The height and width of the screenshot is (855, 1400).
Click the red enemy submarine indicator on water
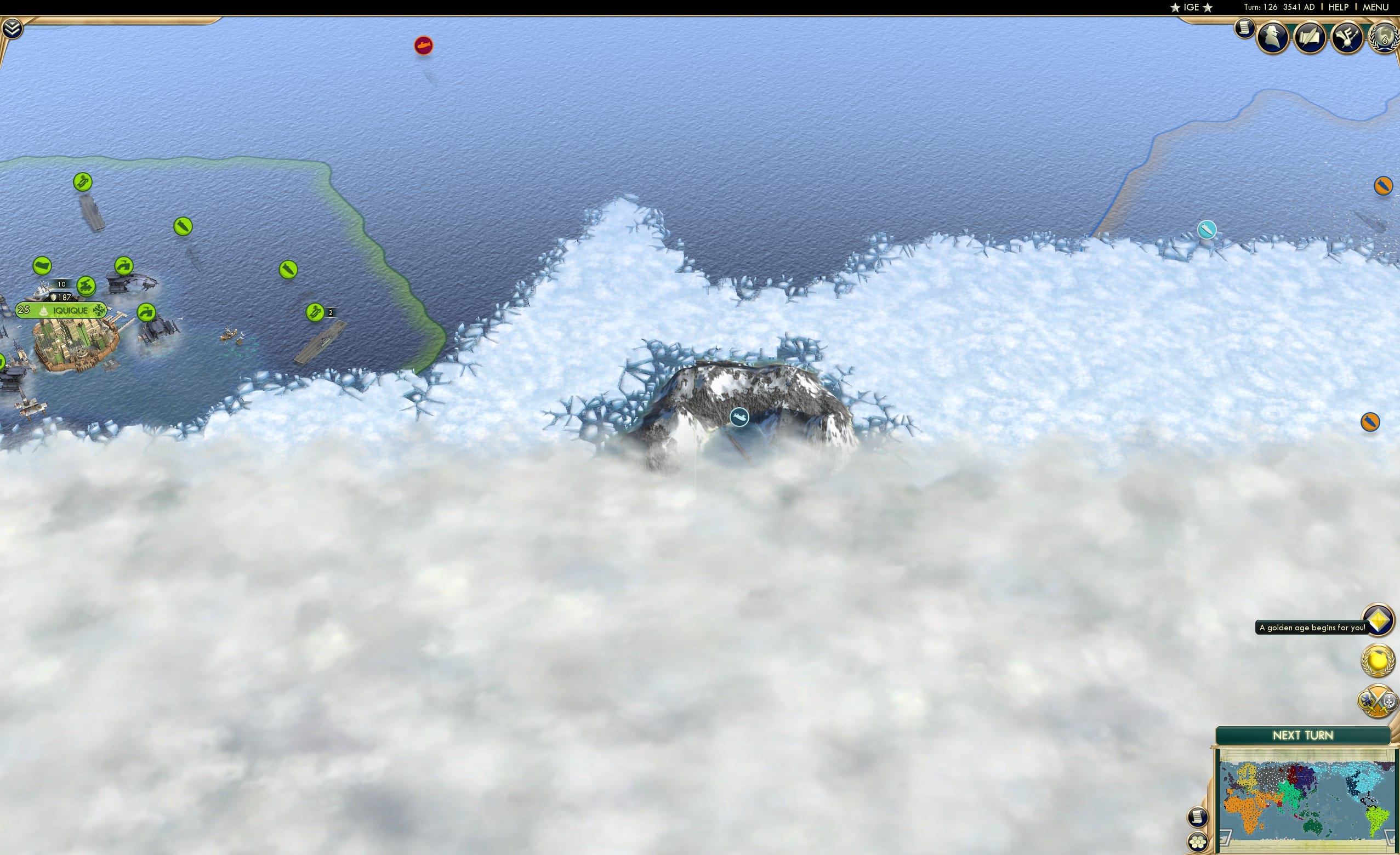pyautogui.click(x=424, y=47)
